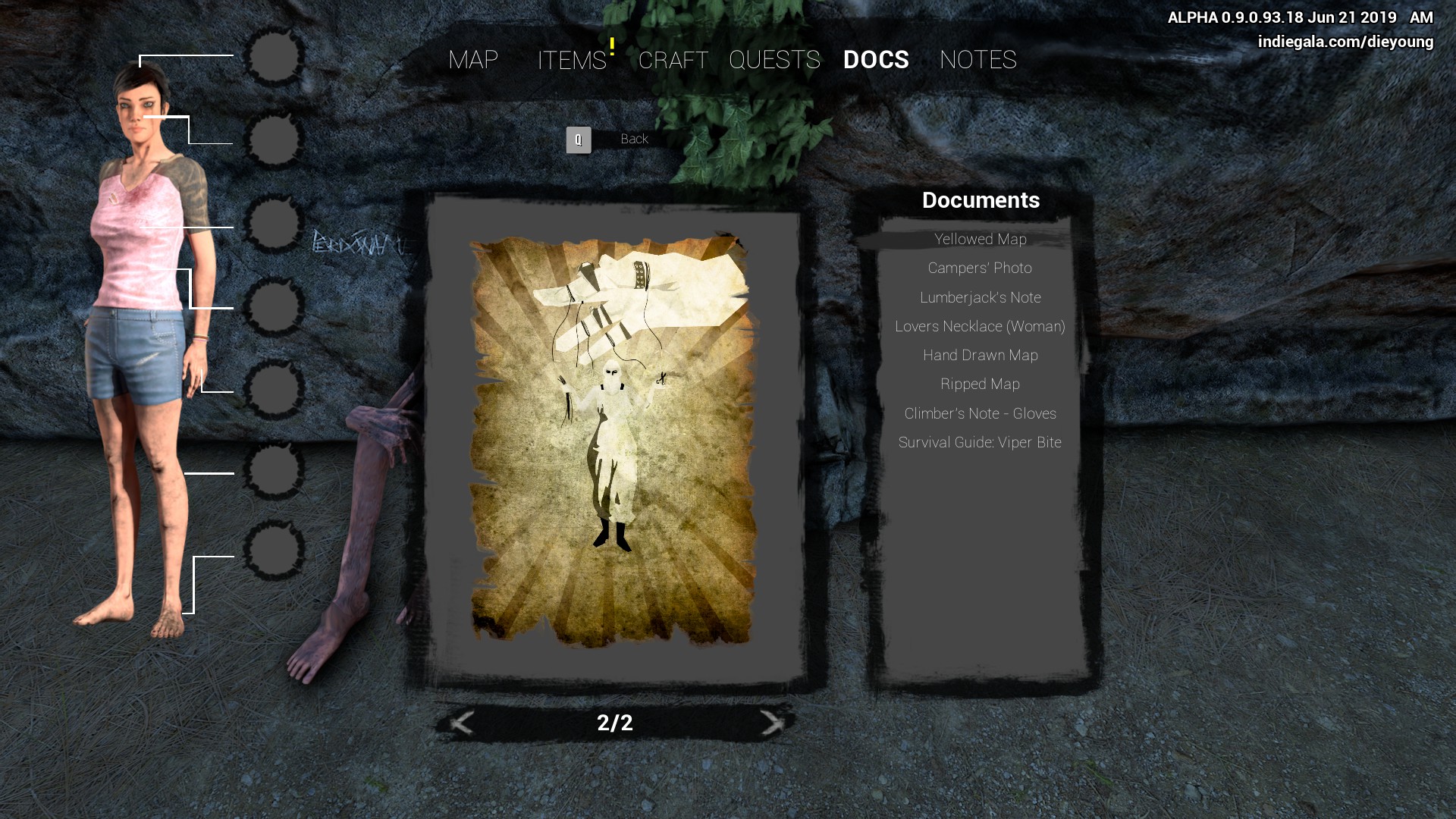The width and height of the screenshot is (1456, 819).
Task: Open the Hand Drawn Map document
Action: [980, 356]
